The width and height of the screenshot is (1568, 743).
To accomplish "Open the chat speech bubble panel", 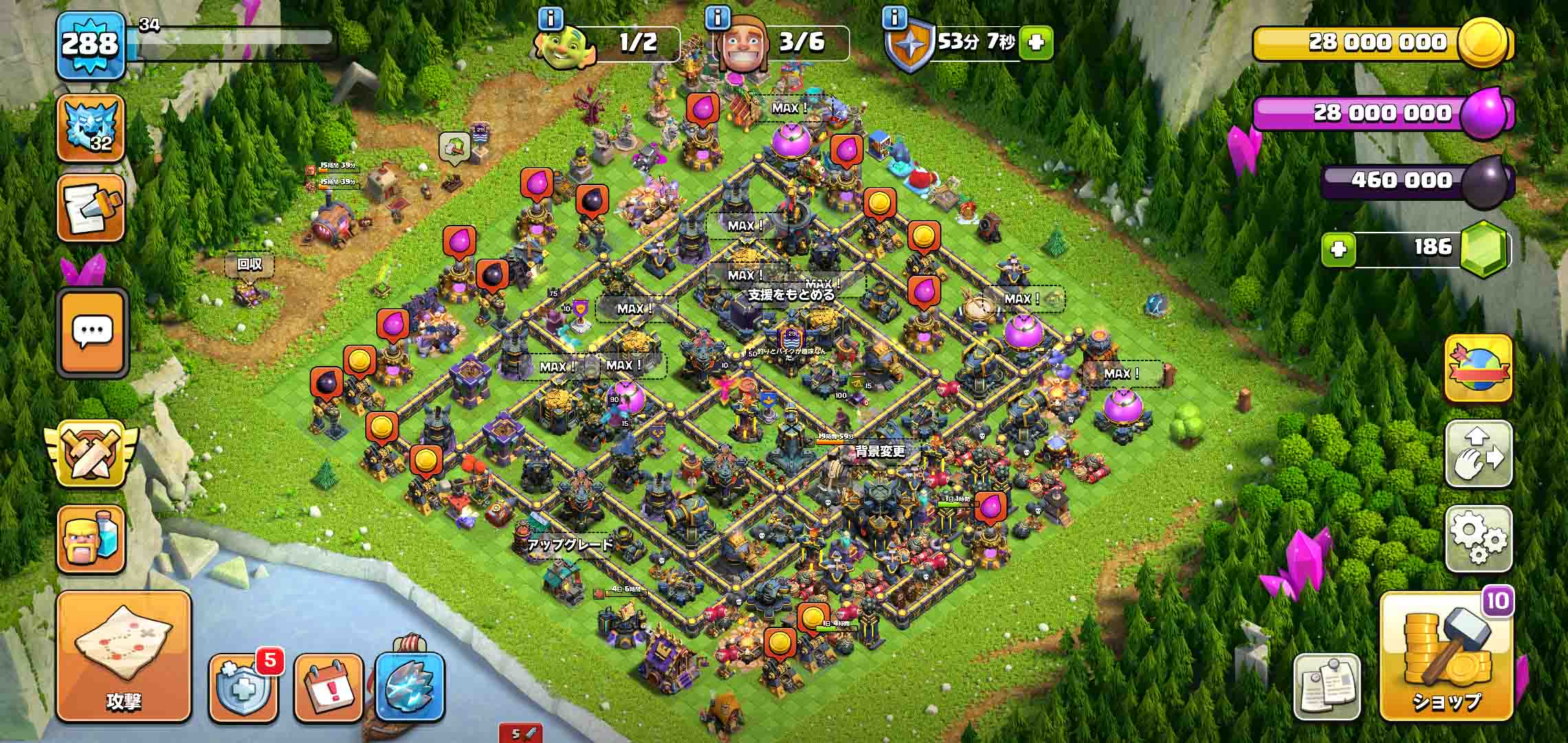I will point(93,333).
